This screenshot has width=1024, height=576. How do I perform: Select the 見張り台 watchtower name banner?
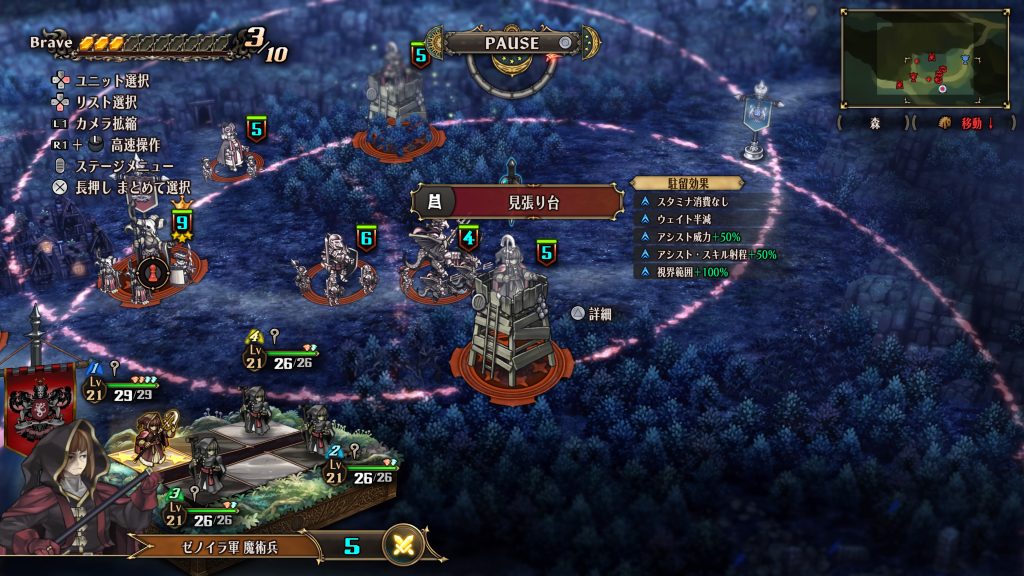520,202
